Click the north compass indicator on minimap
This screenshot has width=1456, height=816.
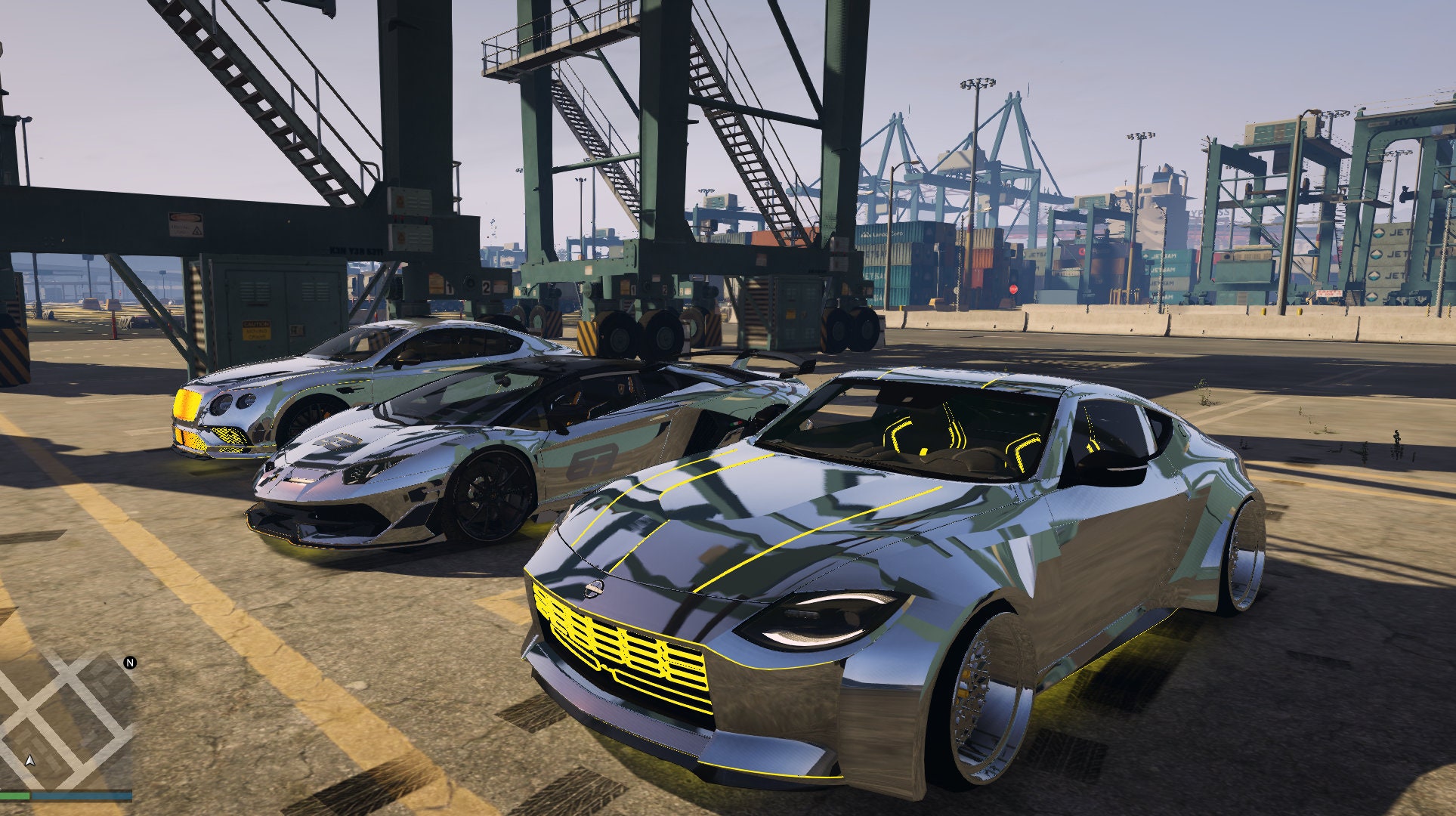click(x=129, y=663)
